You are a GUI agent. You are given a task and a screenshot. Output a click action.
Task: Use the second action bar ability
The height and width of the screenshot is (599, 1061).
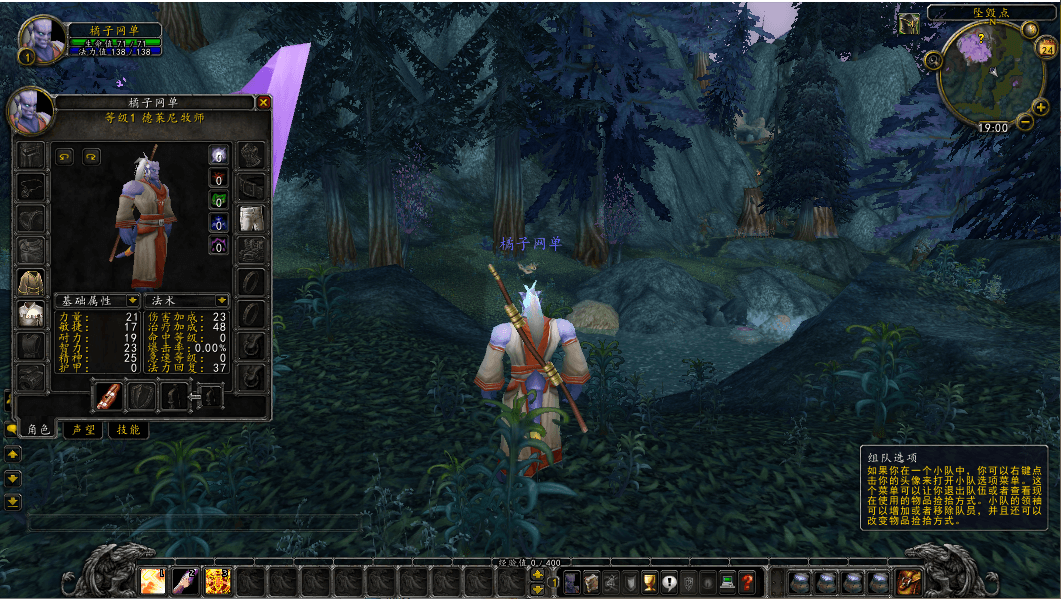coord(185,580)
